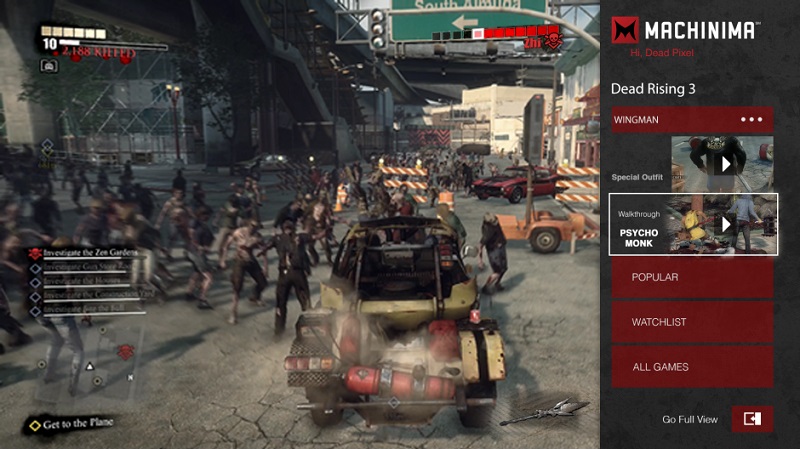Open the Wingman three-dots options
The height and width of the screenshot is (449, 800).
[751, 120]
